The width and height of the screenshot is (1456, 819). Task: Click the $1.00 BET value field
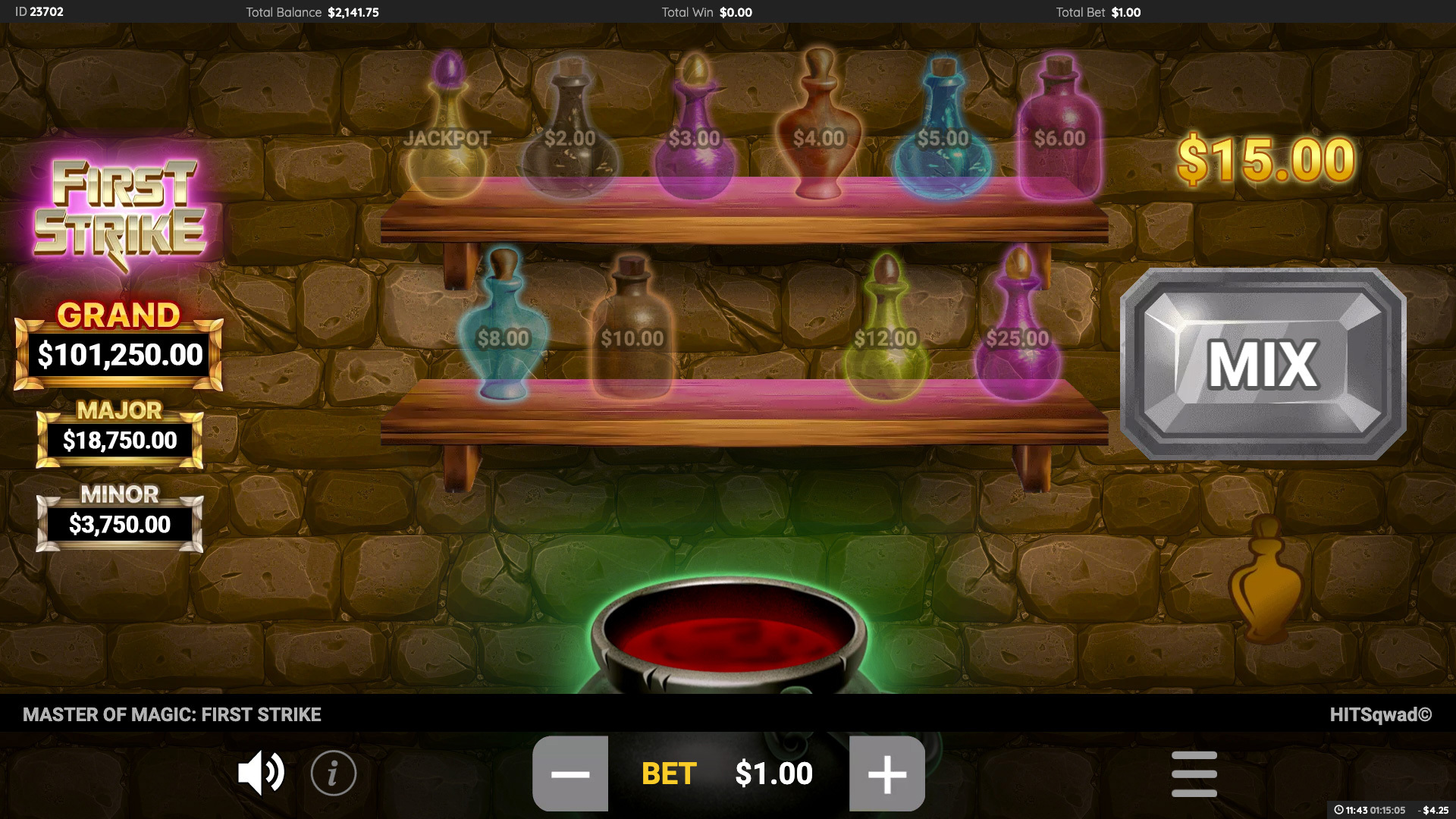click(775, 773)
